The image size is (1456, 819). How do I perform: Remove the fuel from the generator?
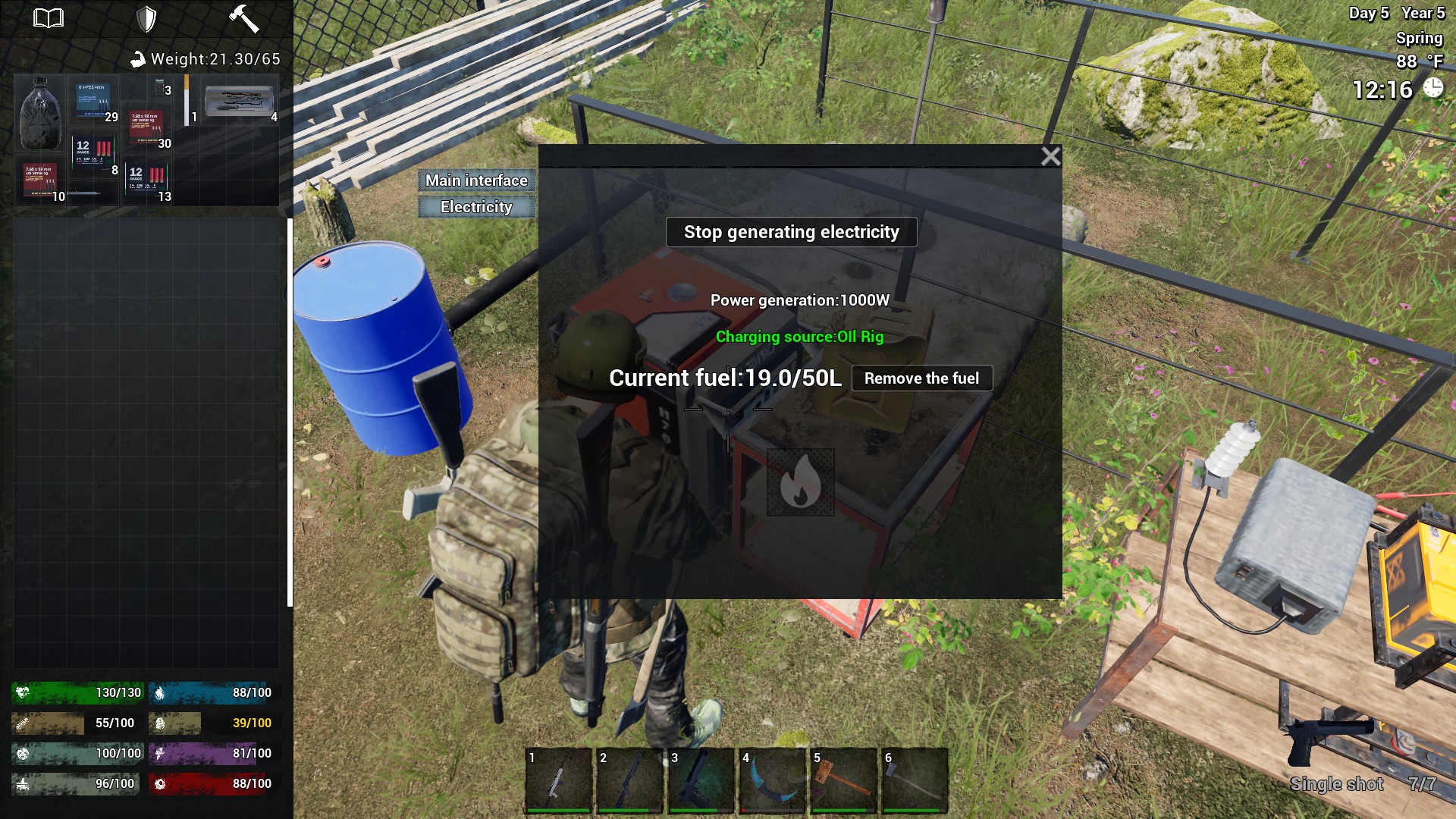(x=921, y=378)
